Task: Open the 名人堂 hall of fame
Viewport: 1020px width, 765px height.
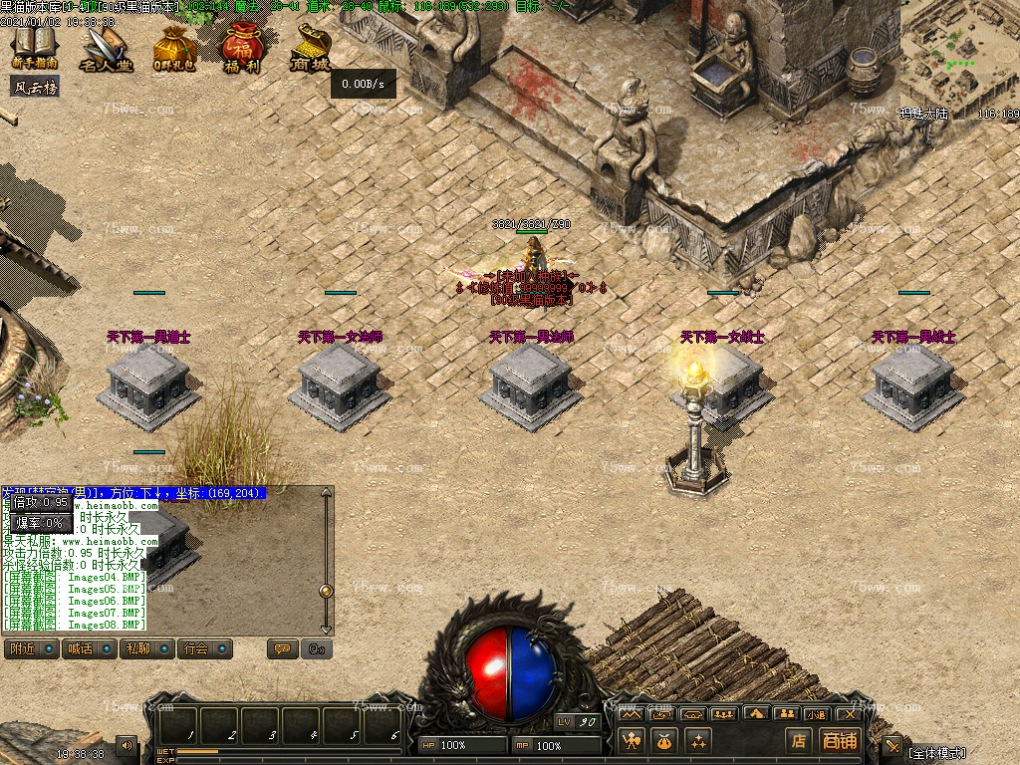Action: point(106,49)
